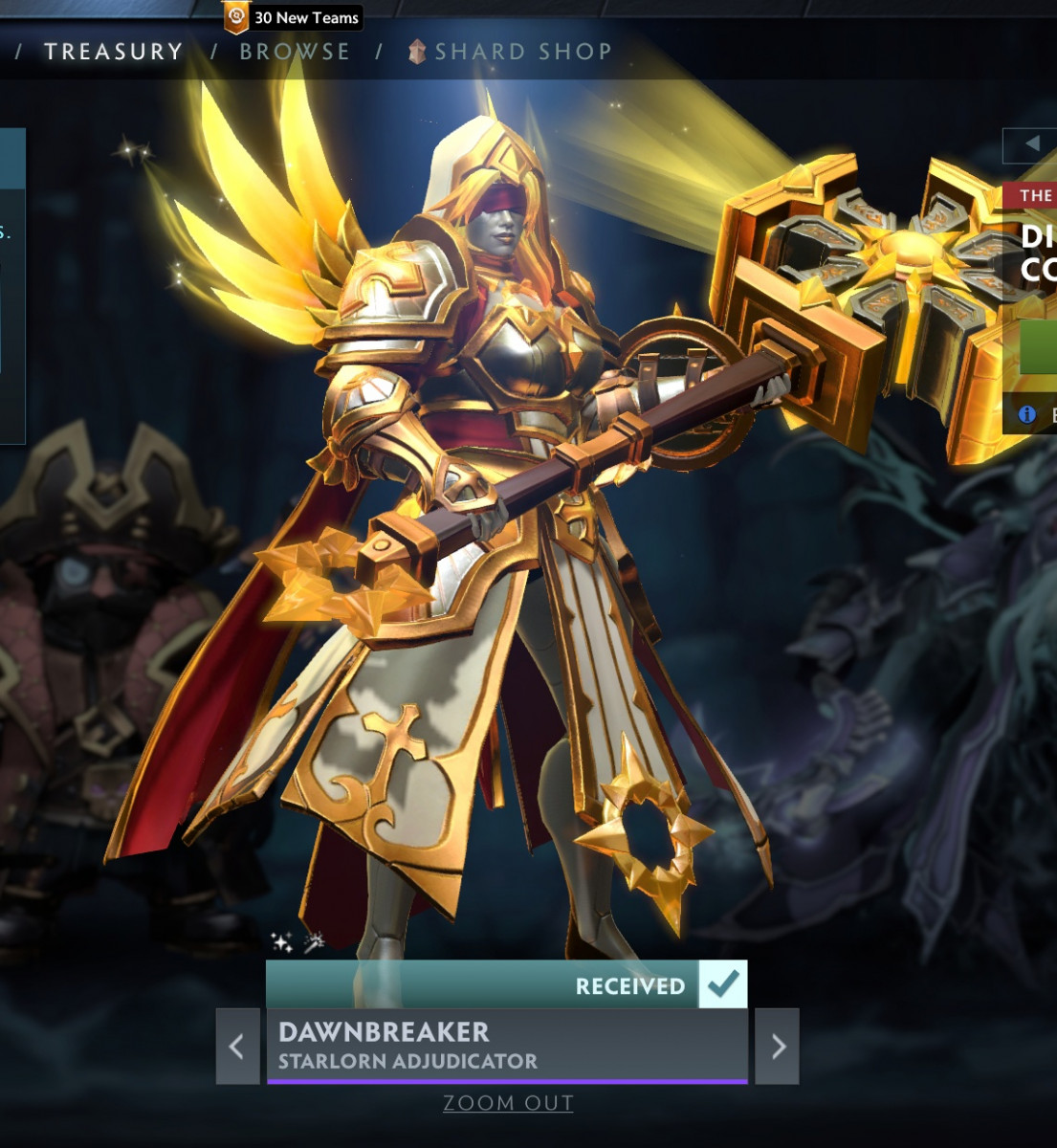
Task: Switch to the Browse tab
Action: point(295,52)
